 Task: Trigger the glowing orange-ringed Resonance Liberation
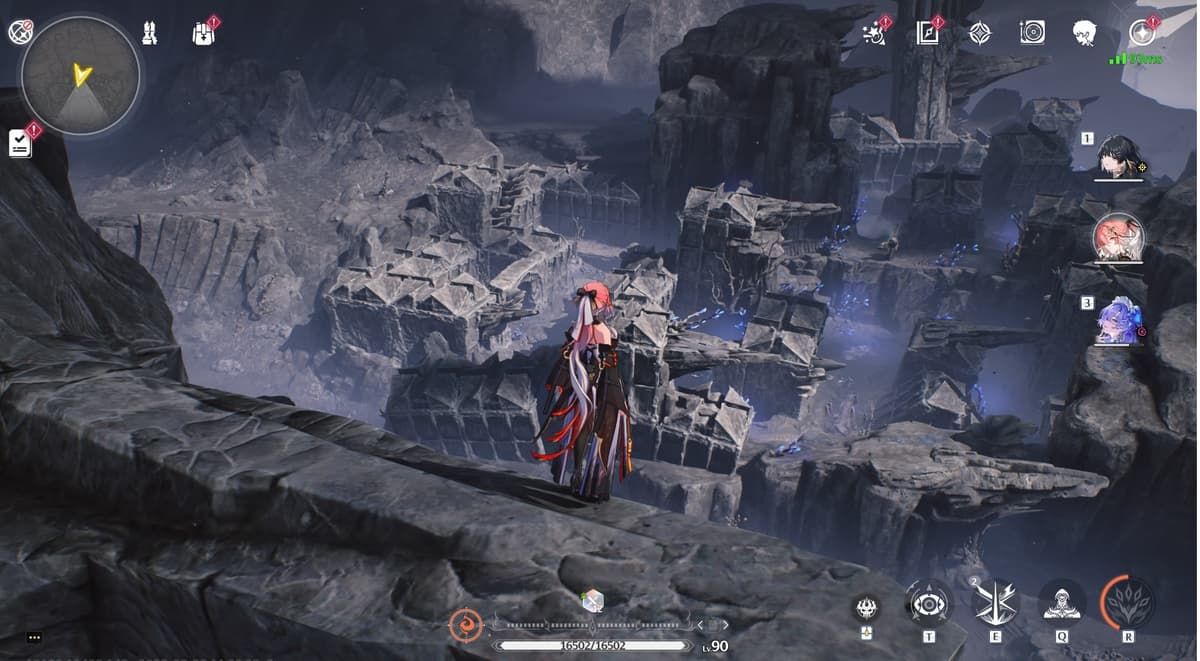pos(1127,602)
